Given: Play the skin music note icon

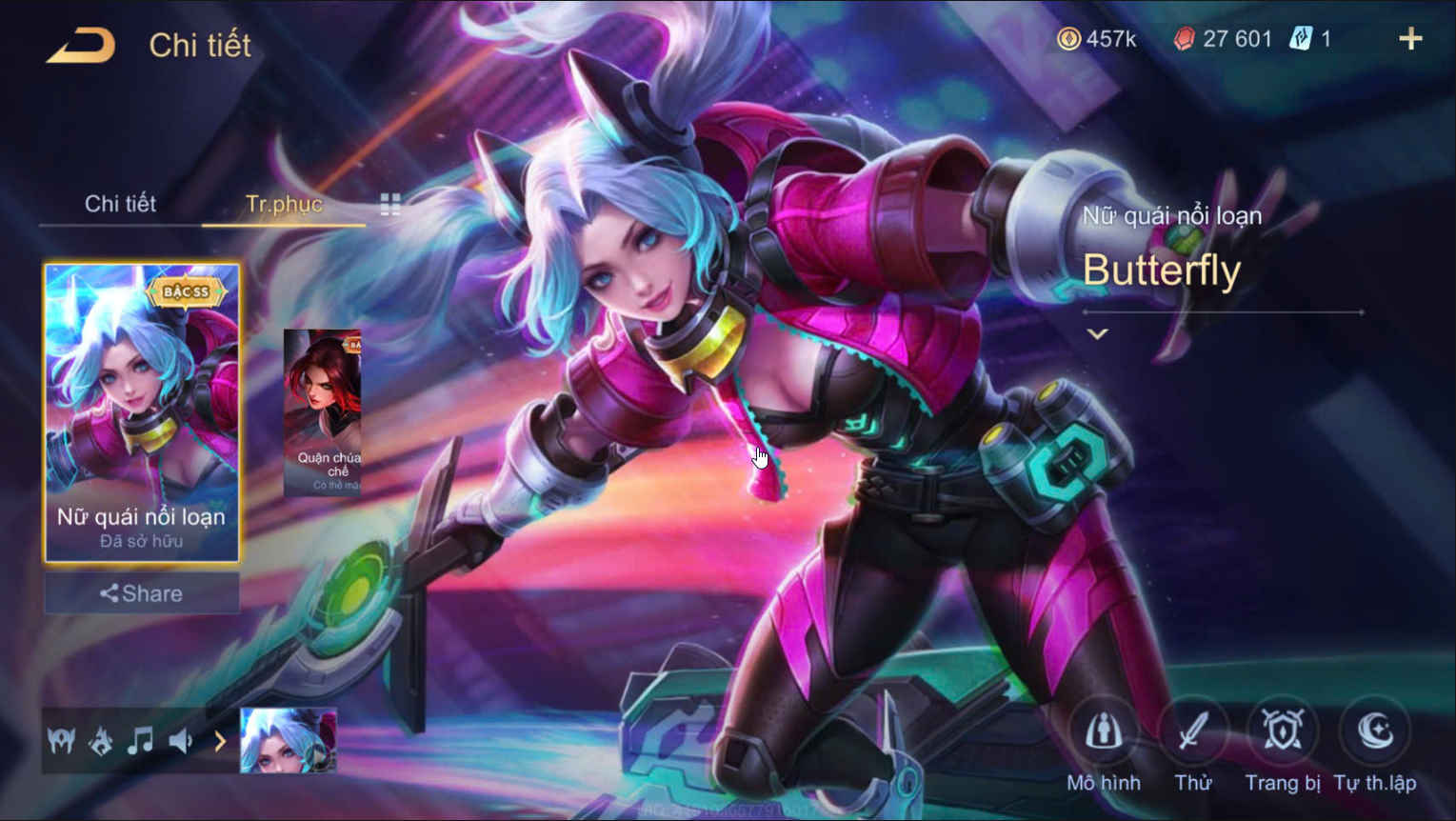Looking at the screenshot, I should click(x=141, y=741).
